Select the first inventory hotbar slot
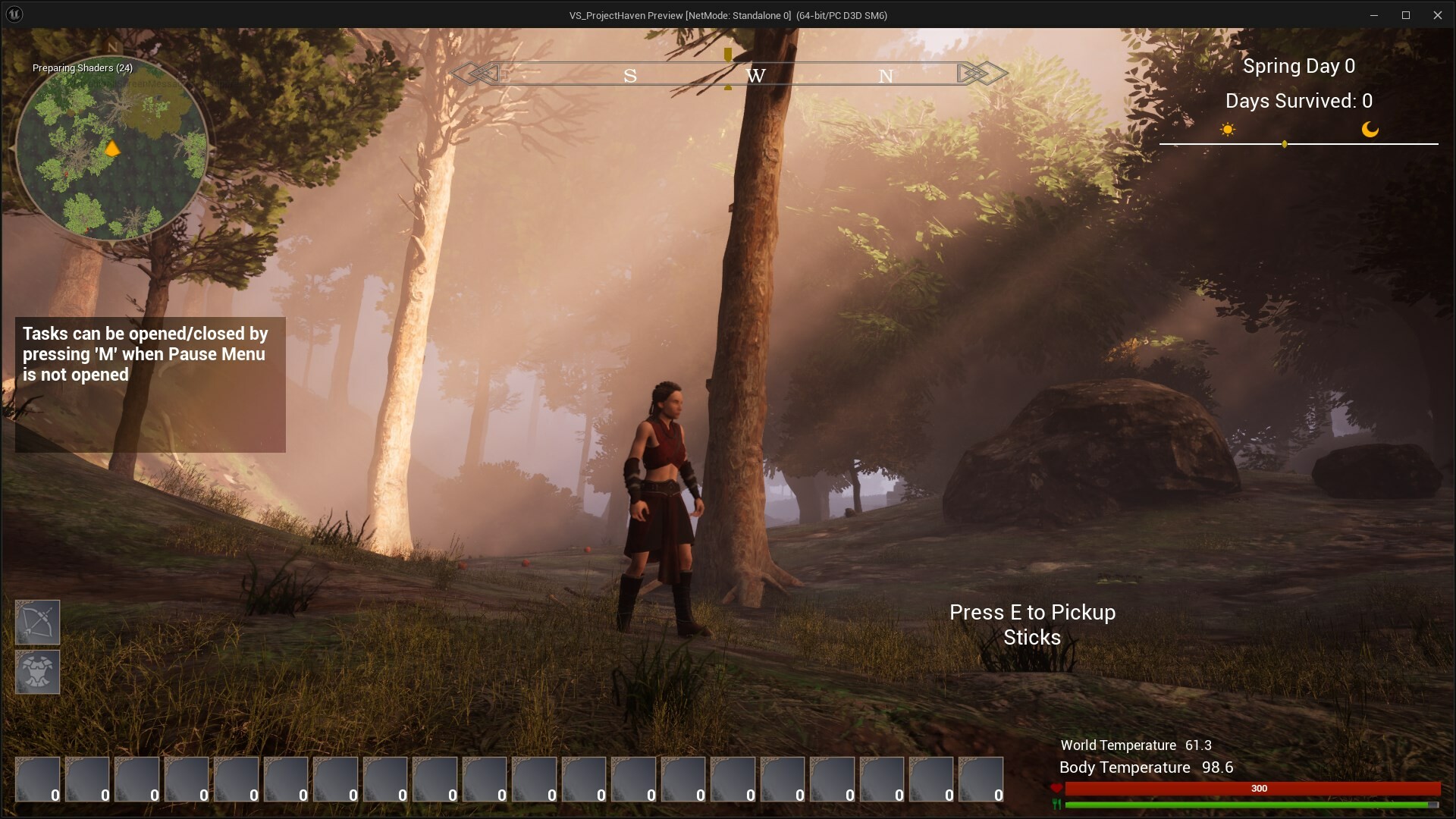The width and height of the screenshot is (1456, 819). [36, 780]
